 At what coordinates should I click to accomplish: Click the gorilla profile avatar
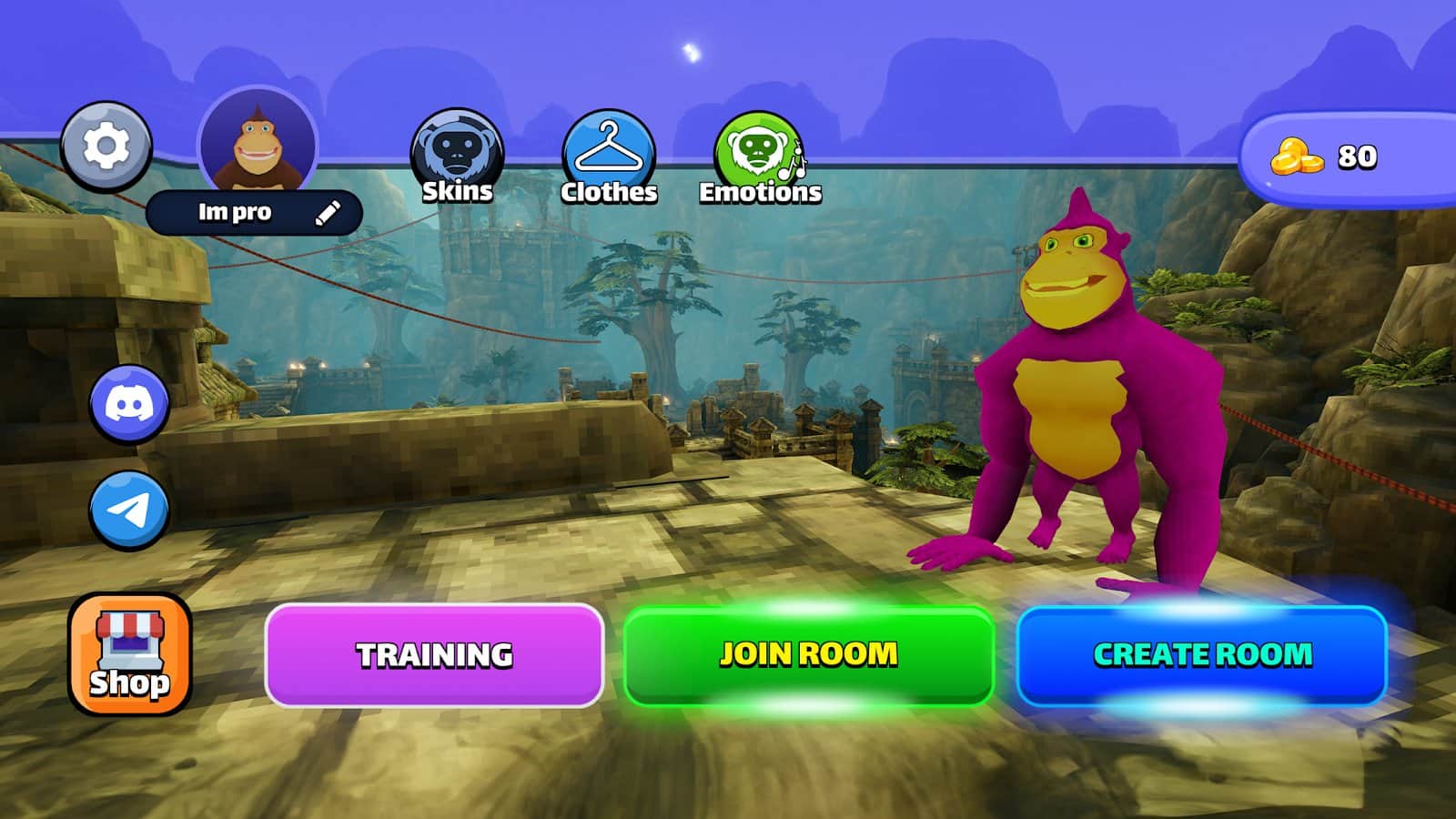[258, 144]
